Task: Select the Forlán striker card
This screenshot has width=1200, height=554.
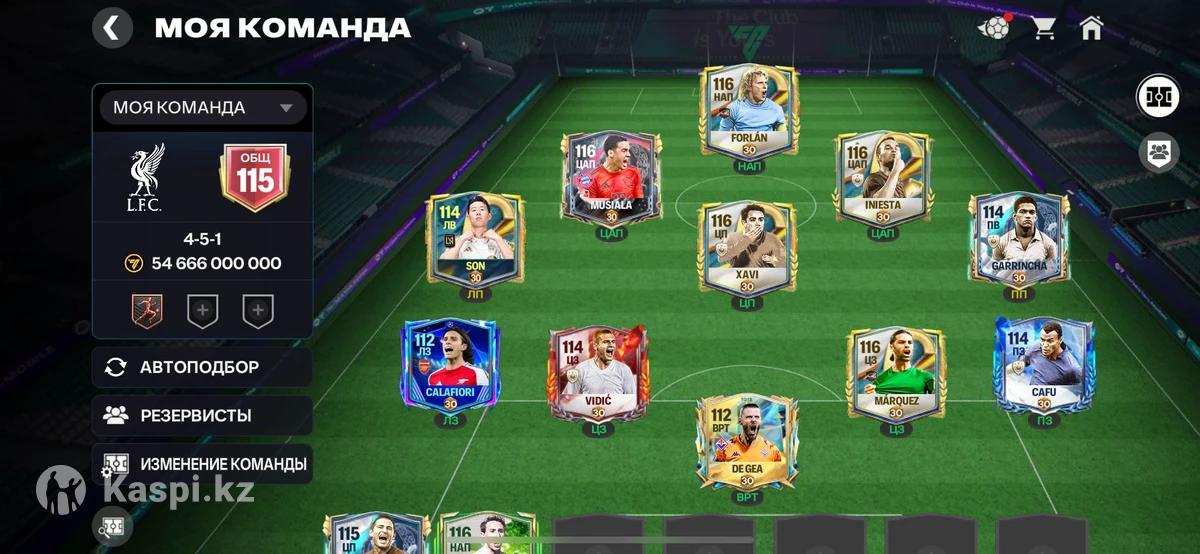Action: [749, 112]
